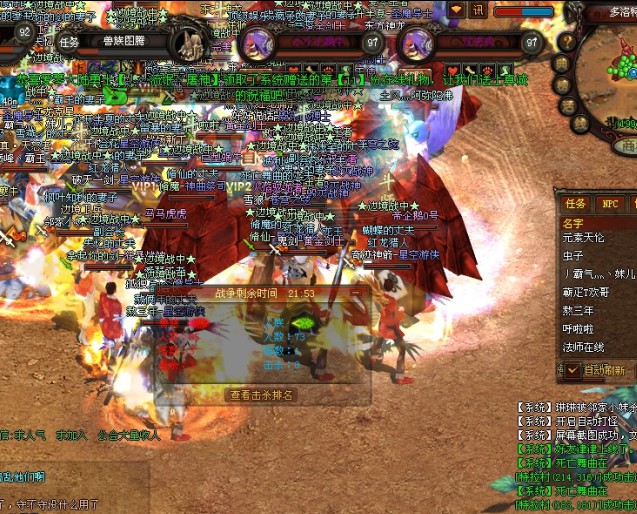Select the right purple target portrait
The height and width of the screenshot is (514, 637).
tap(416, 44)
